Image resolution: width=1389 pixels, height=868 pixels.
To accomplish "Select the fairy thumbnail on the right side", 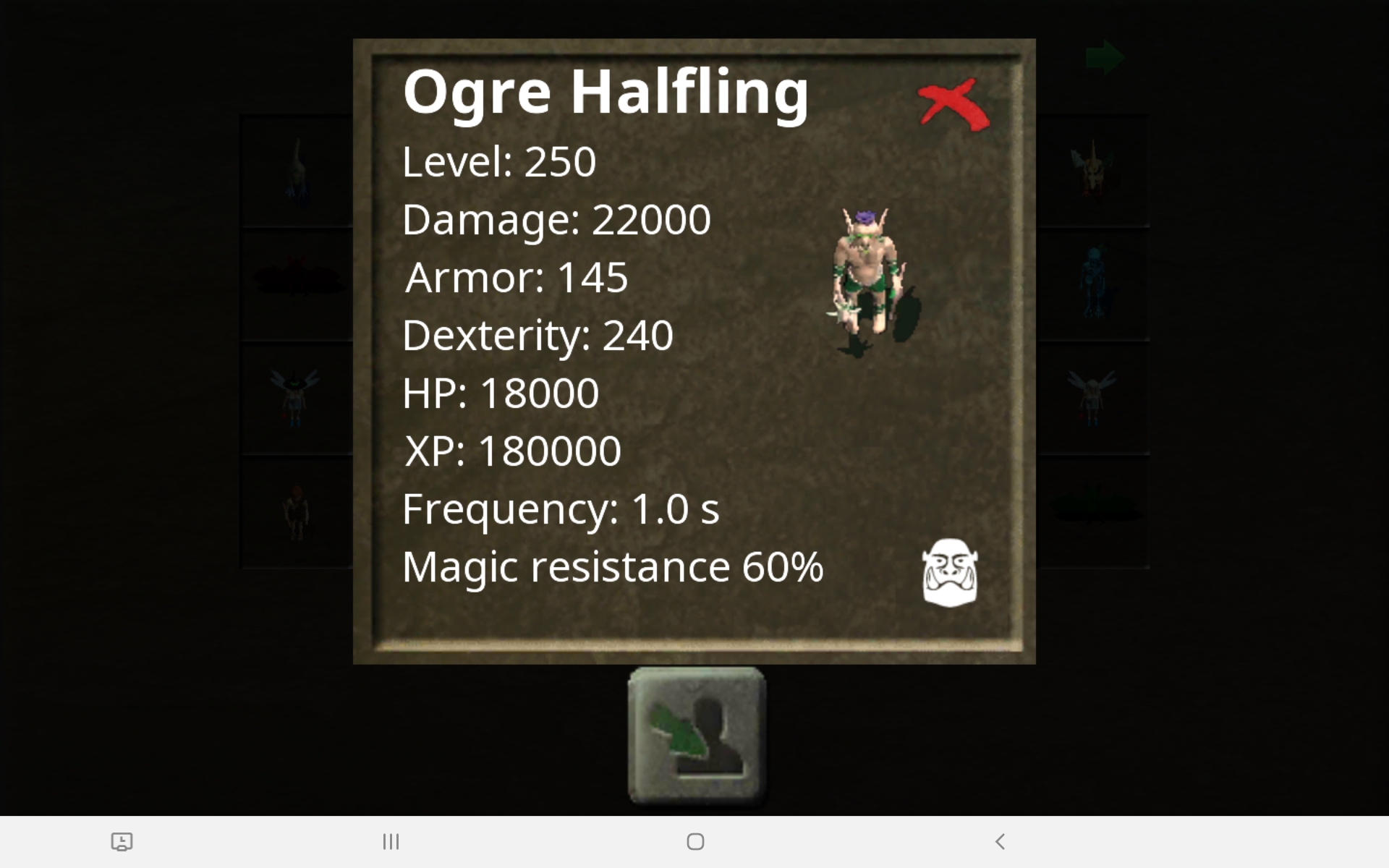I will coord(1092,399).
